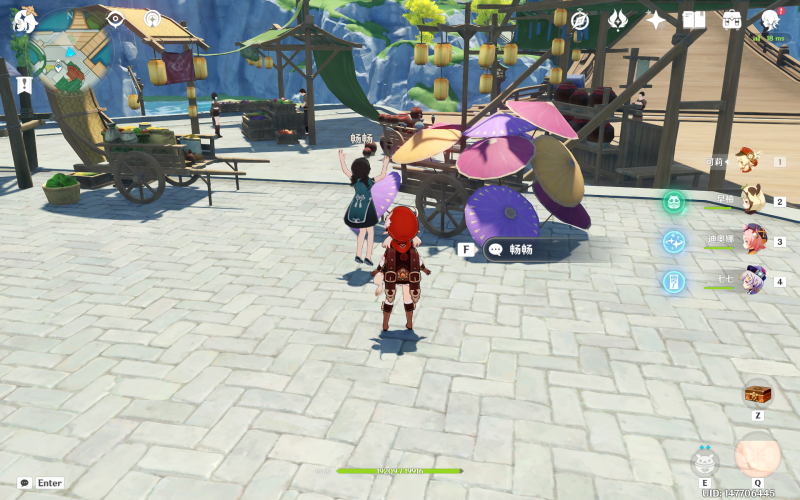Trigger the elemental burst icon
Screen dimensions: 800x500
[757, 456]
